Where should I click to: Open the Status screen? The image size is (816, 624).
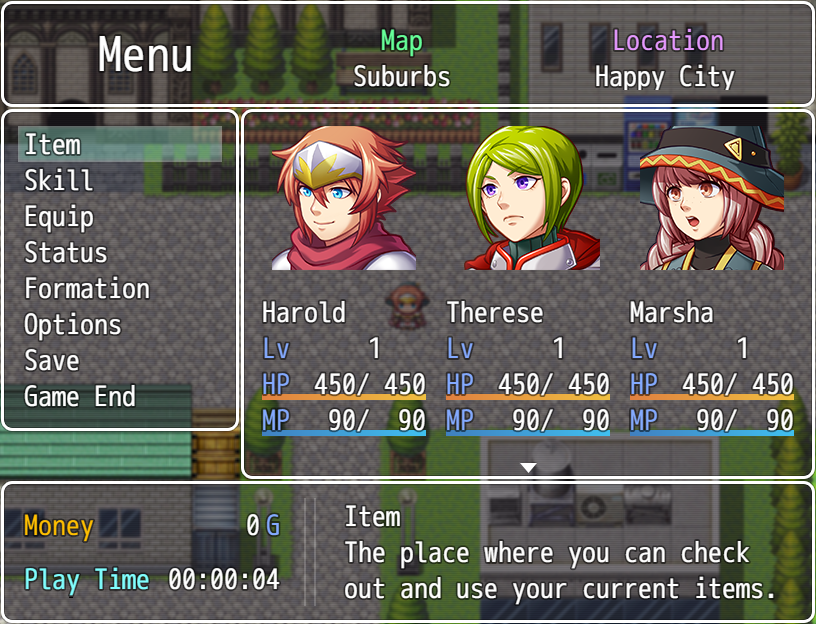coord(66,253)
